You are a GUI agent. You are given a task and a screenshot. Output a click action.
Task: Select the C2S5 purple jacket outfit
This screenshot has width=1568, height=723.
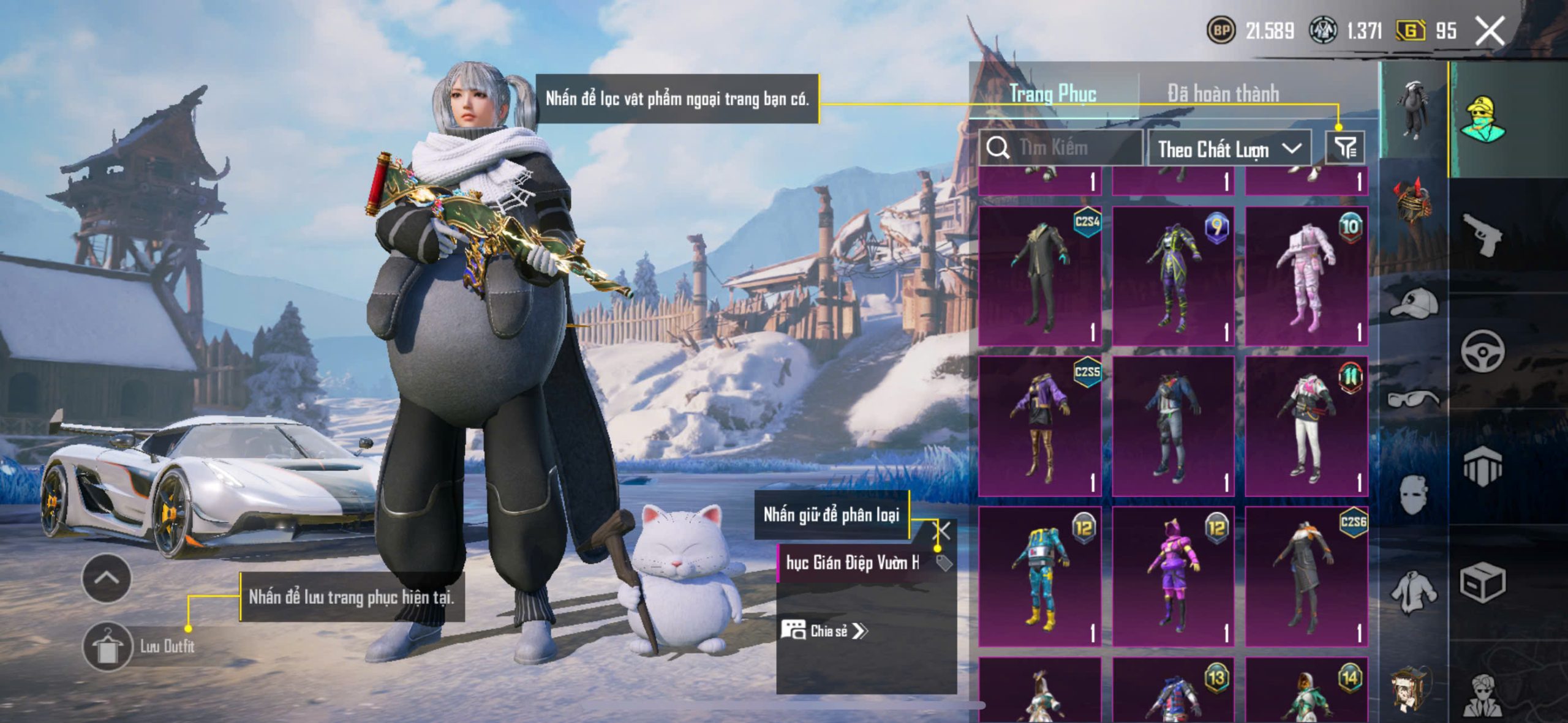pos(1040,425)
